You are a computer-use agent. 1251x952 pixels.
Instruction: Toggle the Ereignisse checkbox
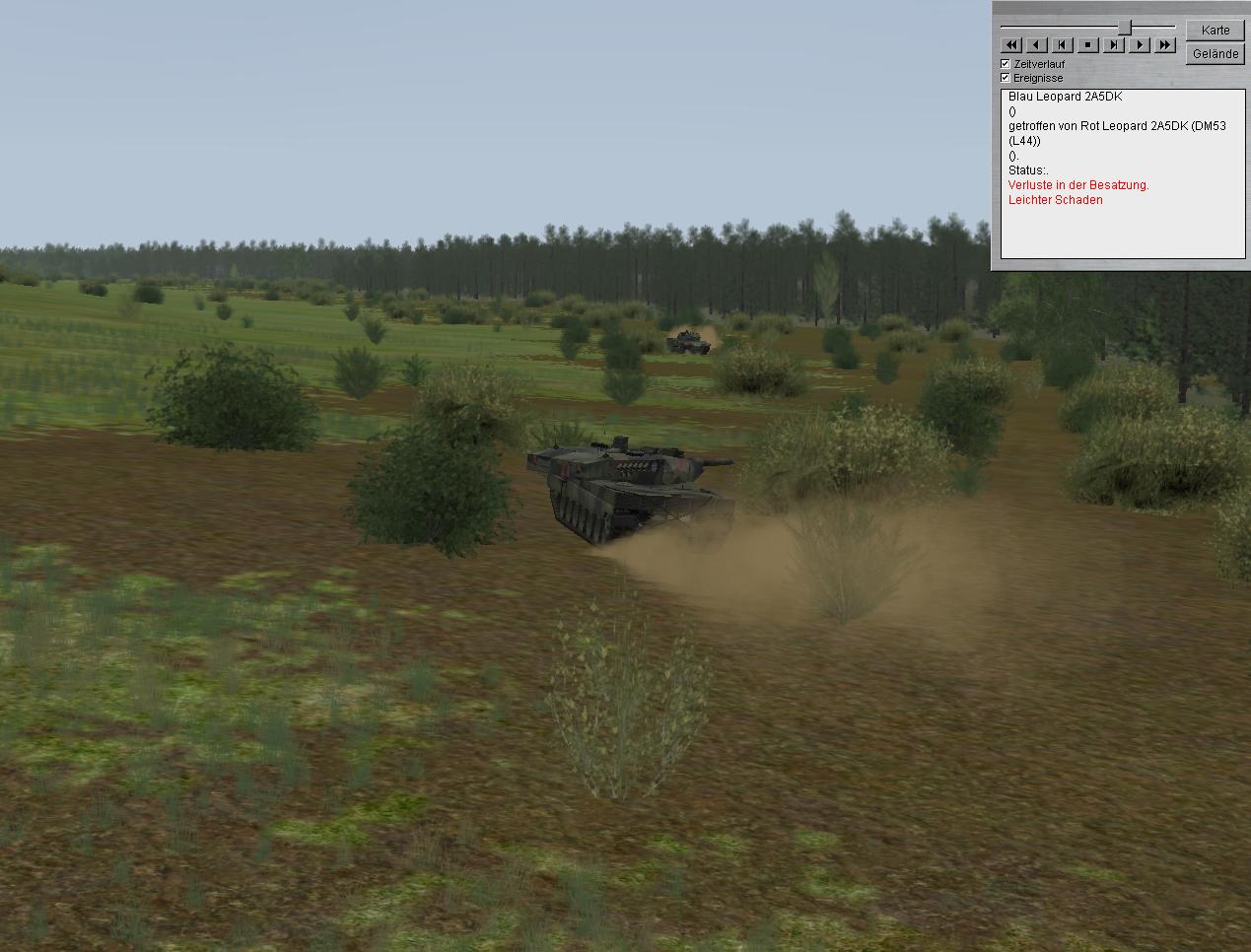pyautogui.click(x=1006, y=78)
